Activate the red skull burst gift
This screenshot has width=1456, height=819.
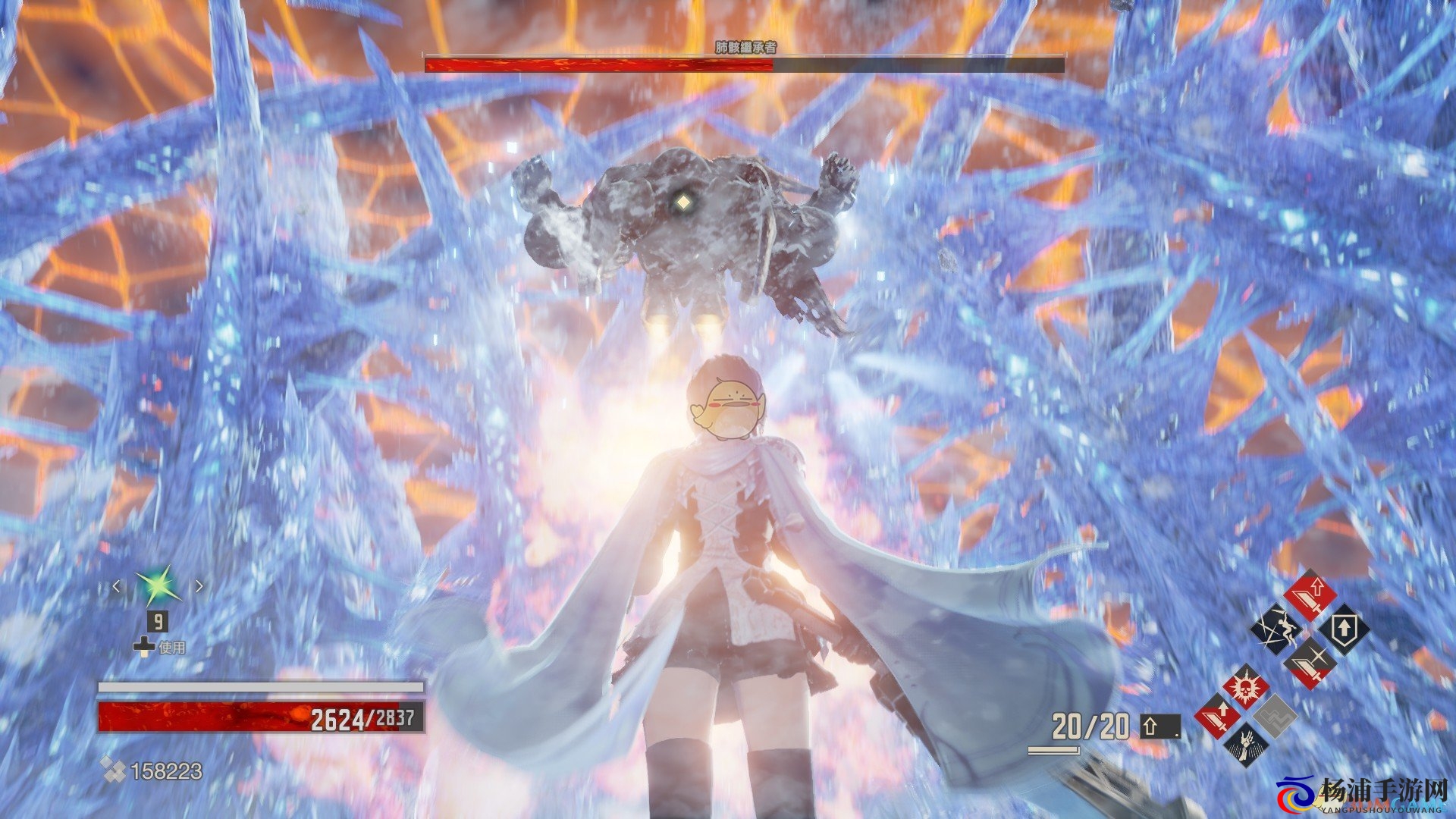tap(1244, 688)
